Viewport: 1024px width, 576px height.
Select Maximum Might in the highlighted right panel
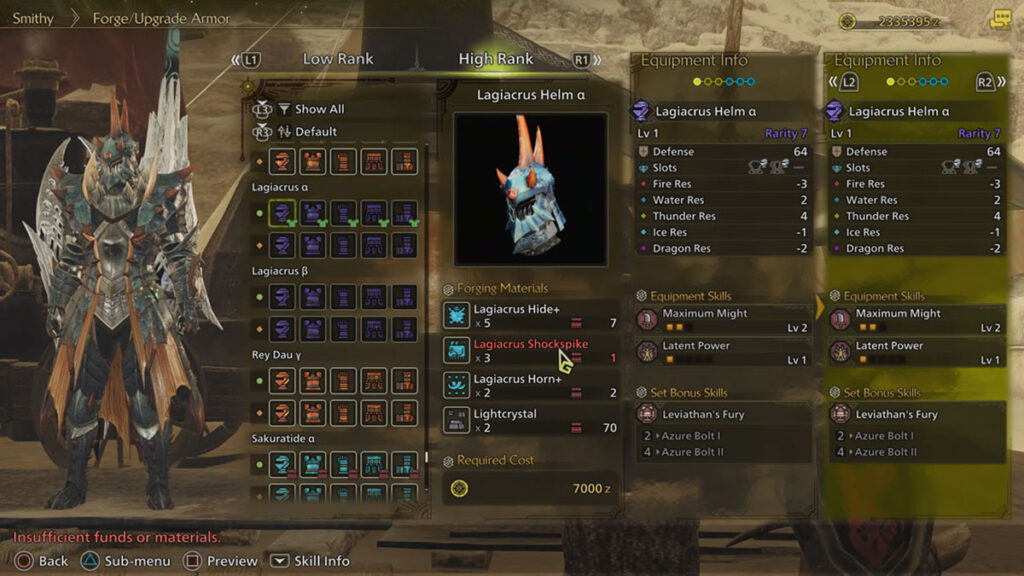pos(914,320)
